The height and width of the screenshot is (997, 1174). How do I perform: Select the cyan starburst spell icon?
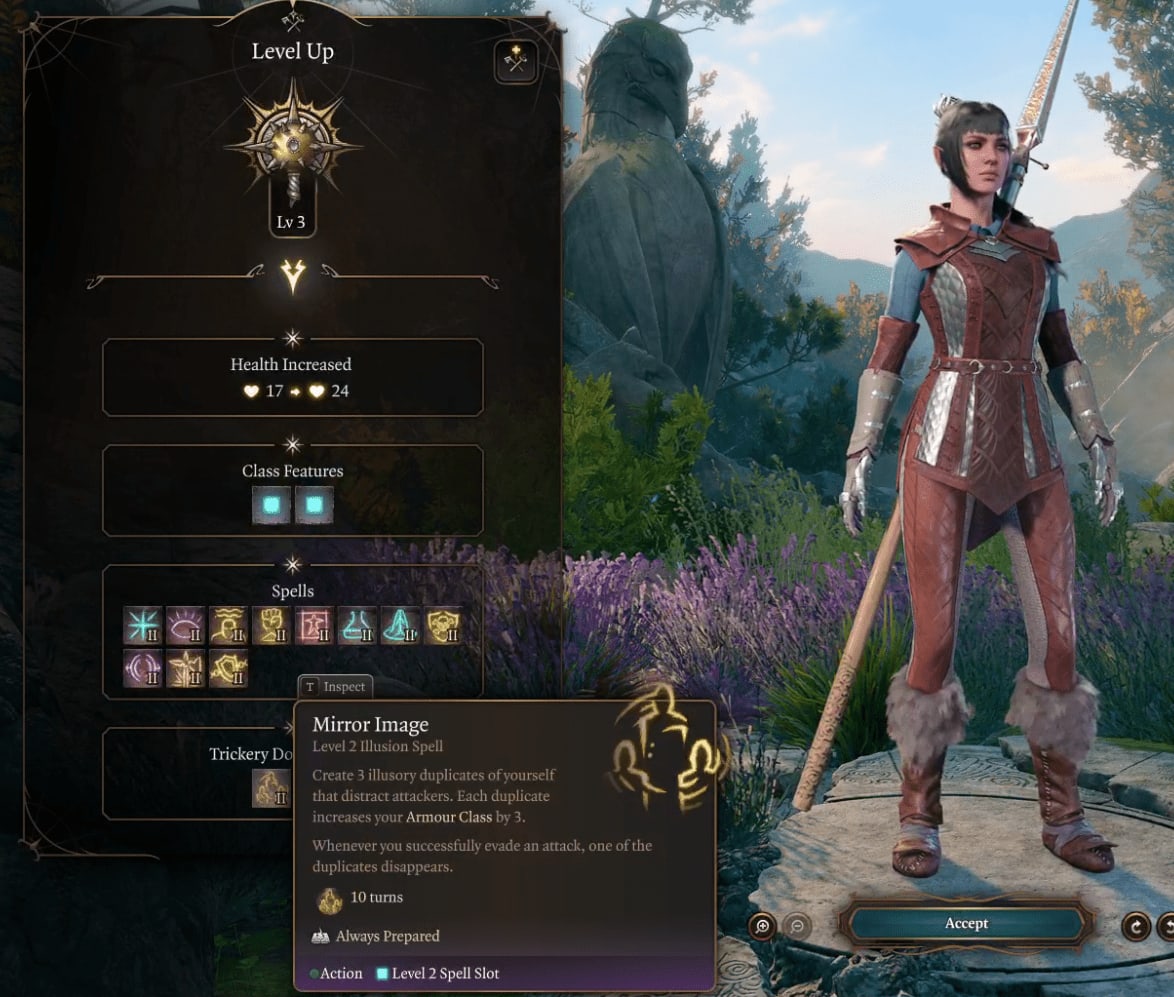(x=143, y=625)
